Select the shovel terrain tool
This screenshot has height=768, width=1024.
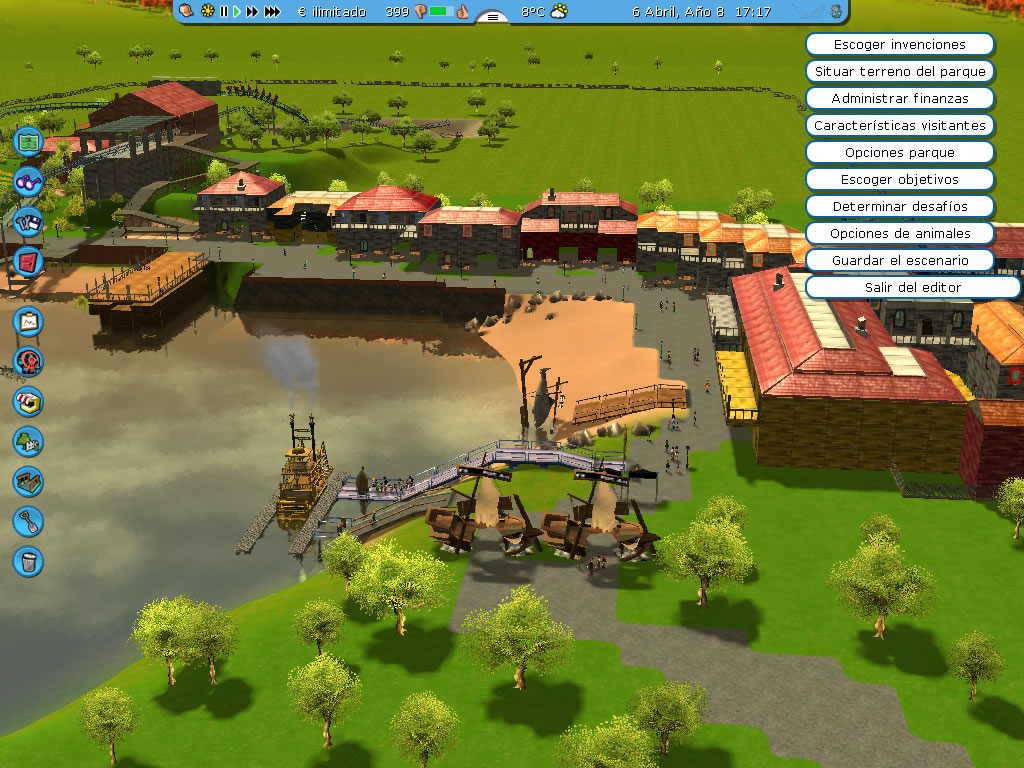[28, 521]
